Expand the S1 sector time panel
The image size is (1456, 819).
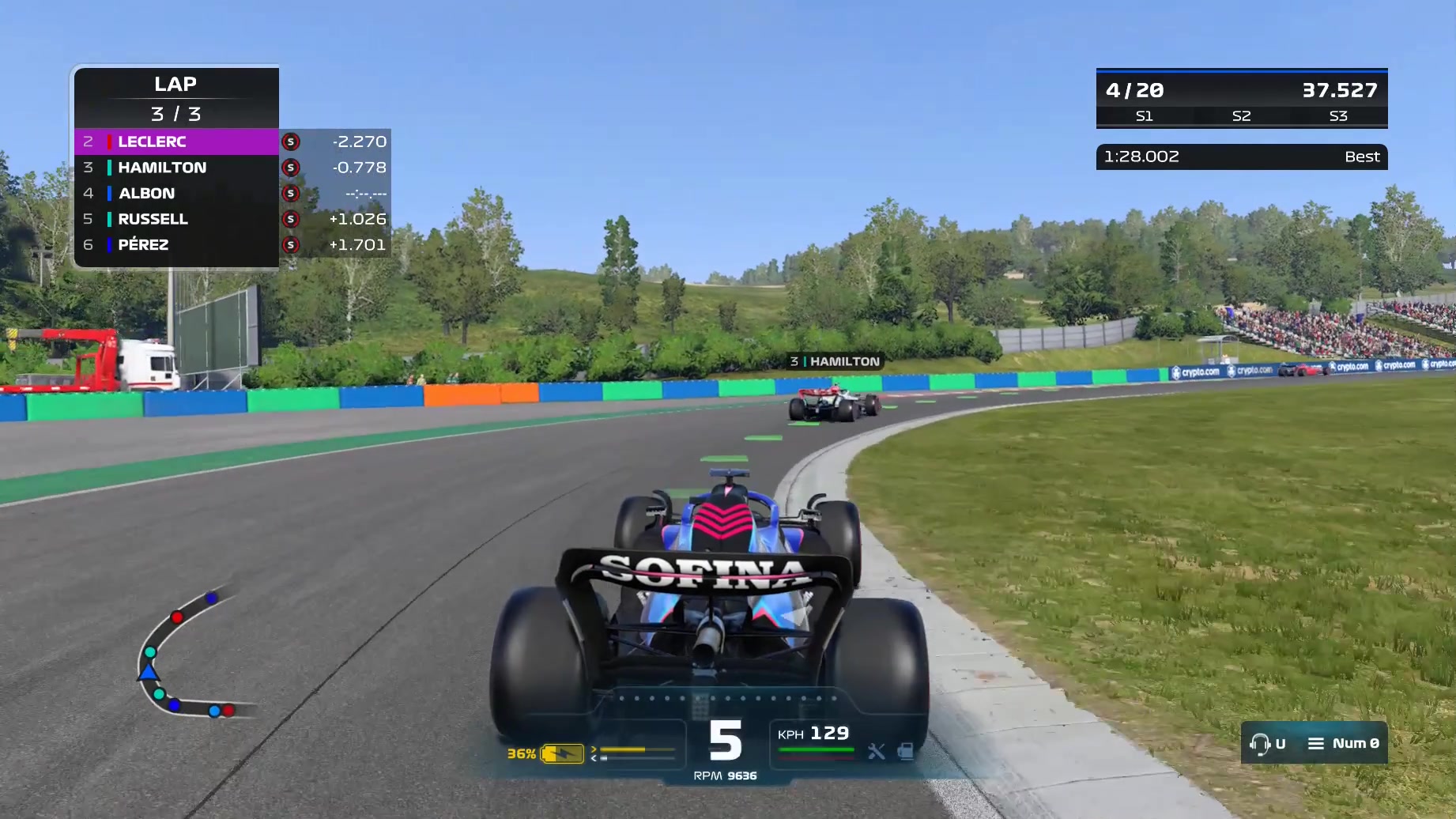coord(1144,115)
